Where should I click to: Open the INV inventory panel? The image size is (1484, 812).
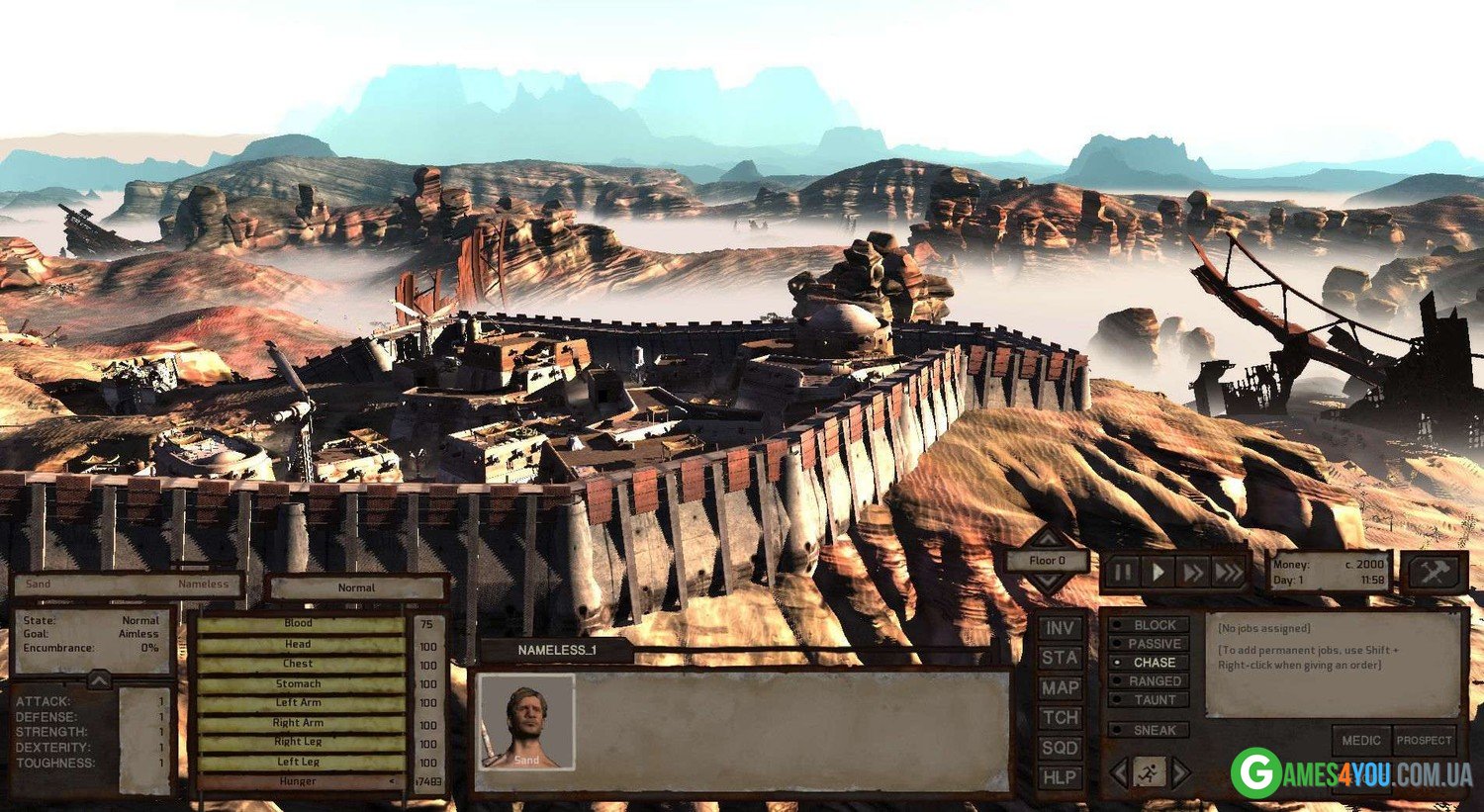click(x=1060, y=628)
